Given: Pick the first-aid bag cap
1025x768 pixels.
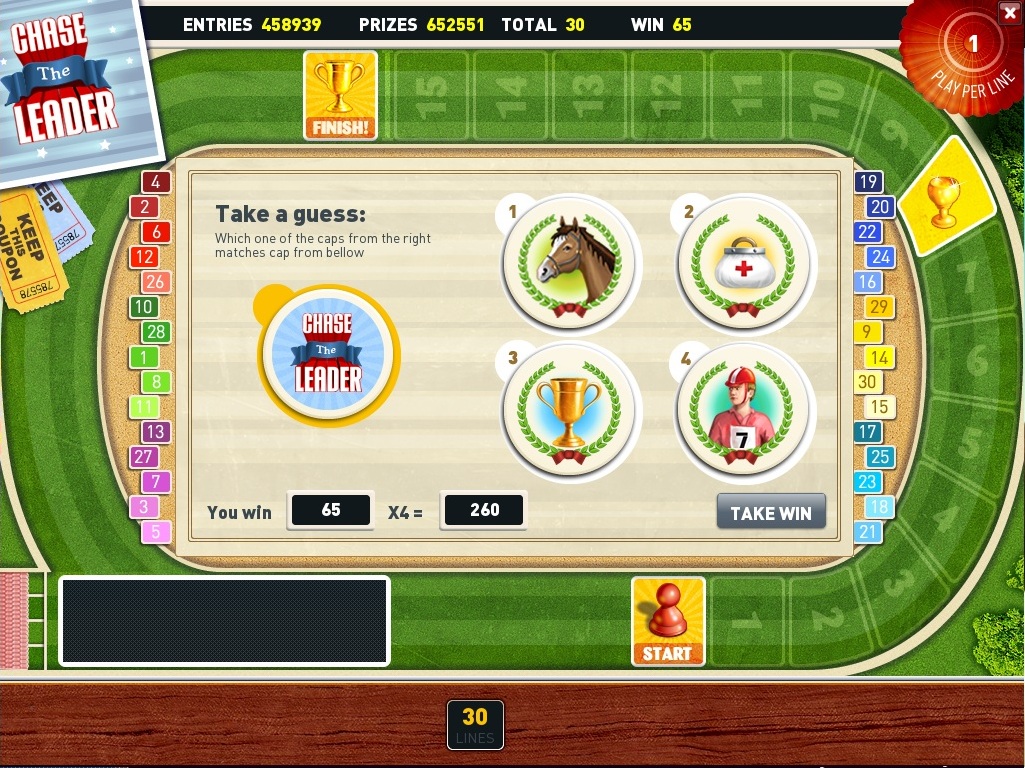Looking at the screenshot, I should (x=745, y=263).
